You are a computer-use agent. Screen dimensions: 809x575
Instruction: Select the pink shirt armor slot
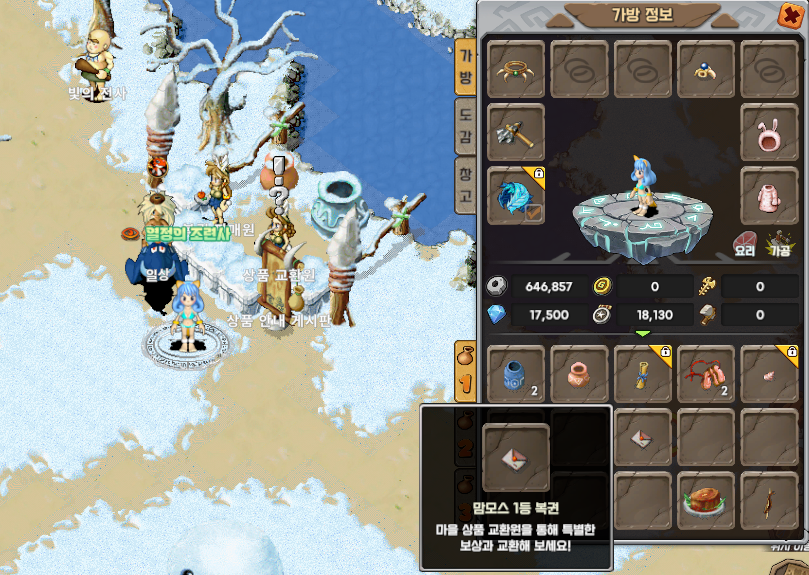769,195
